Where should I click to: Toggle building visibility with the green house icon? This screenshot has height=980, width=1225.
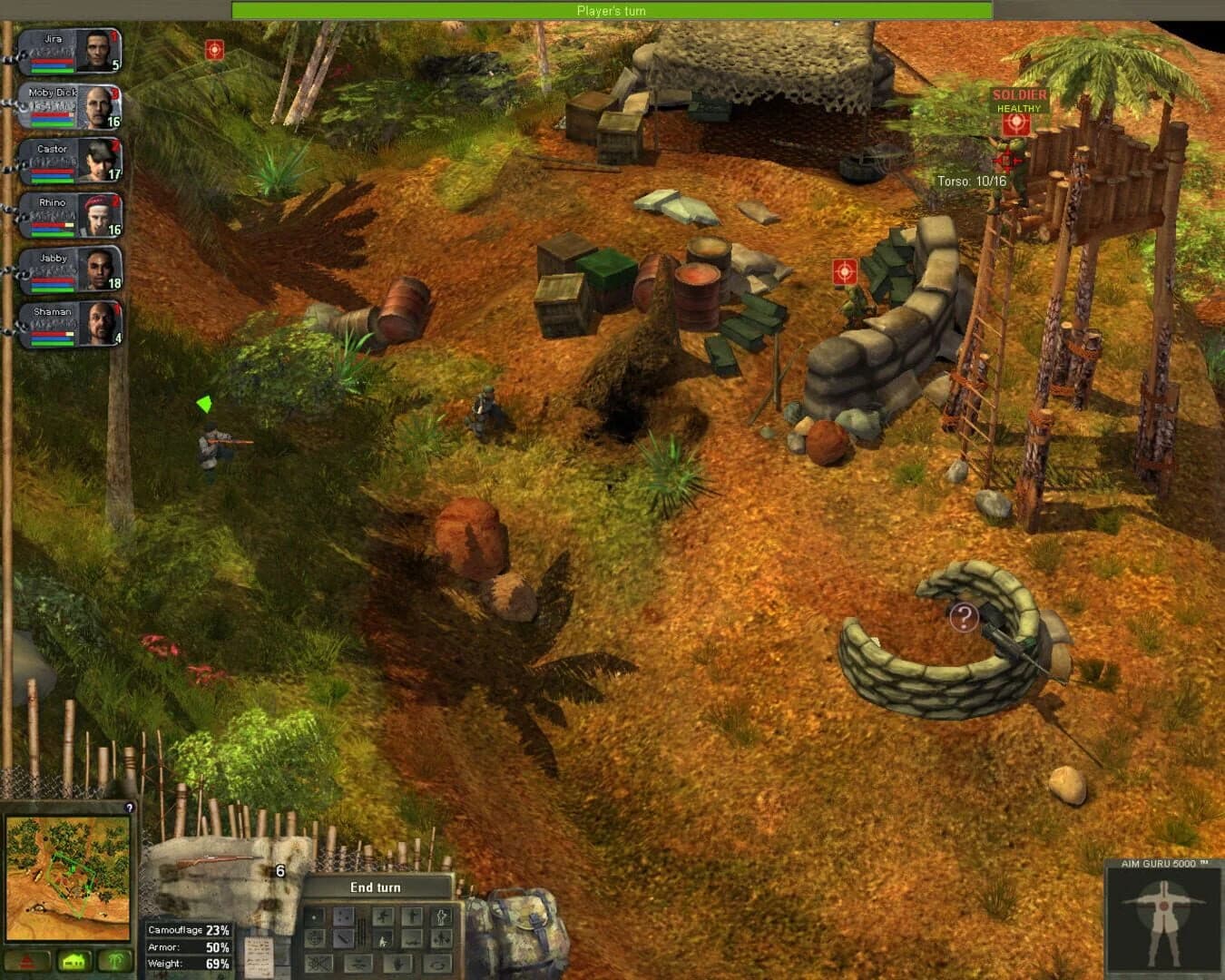[73, 960]
